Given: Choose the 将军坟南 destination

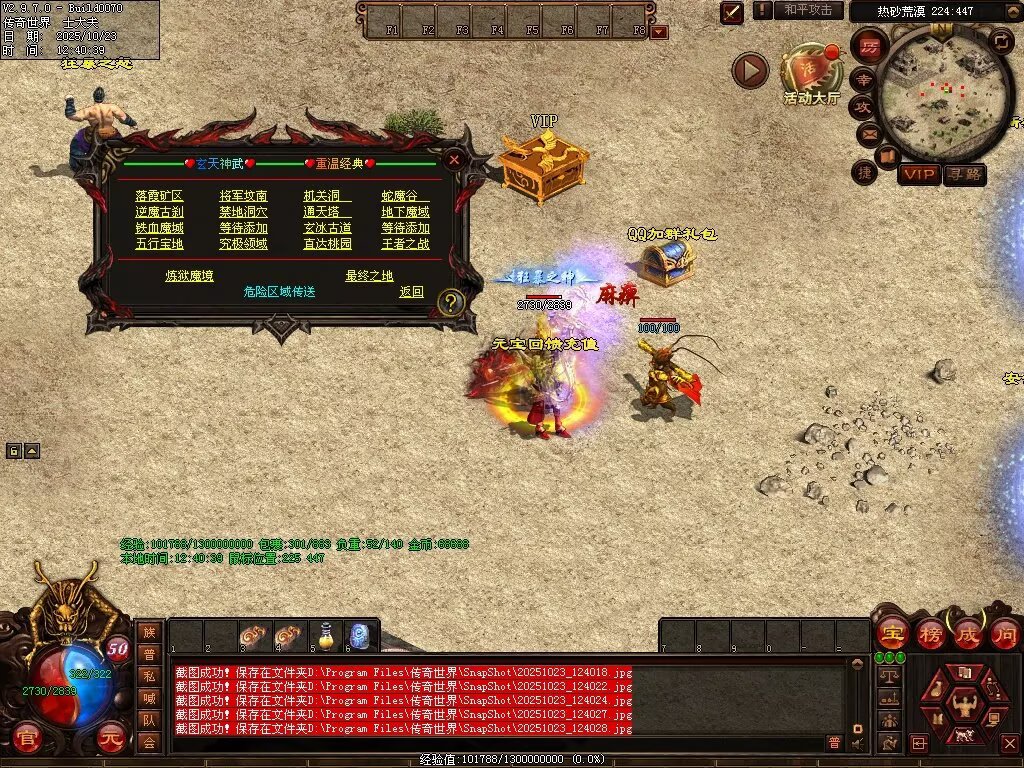Looking at the screenshot, I should (243, 196).
